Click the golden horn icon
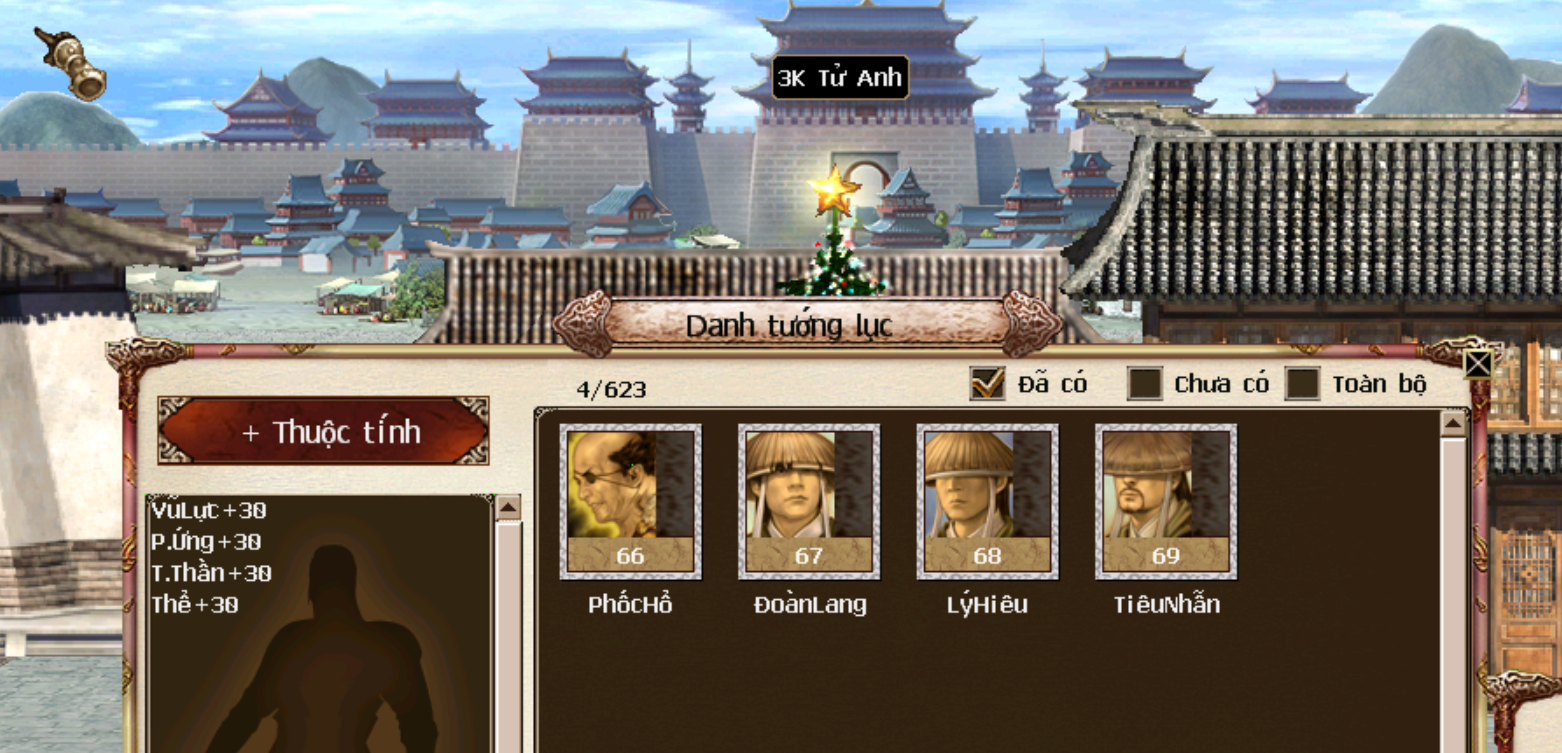Viewport: 1562px width, 753px height. point(72,64)
